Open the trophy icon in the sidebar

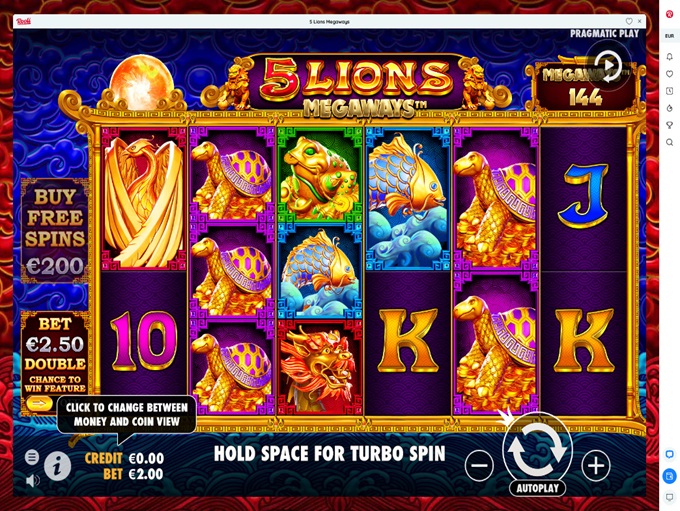(x=669, y=125)
